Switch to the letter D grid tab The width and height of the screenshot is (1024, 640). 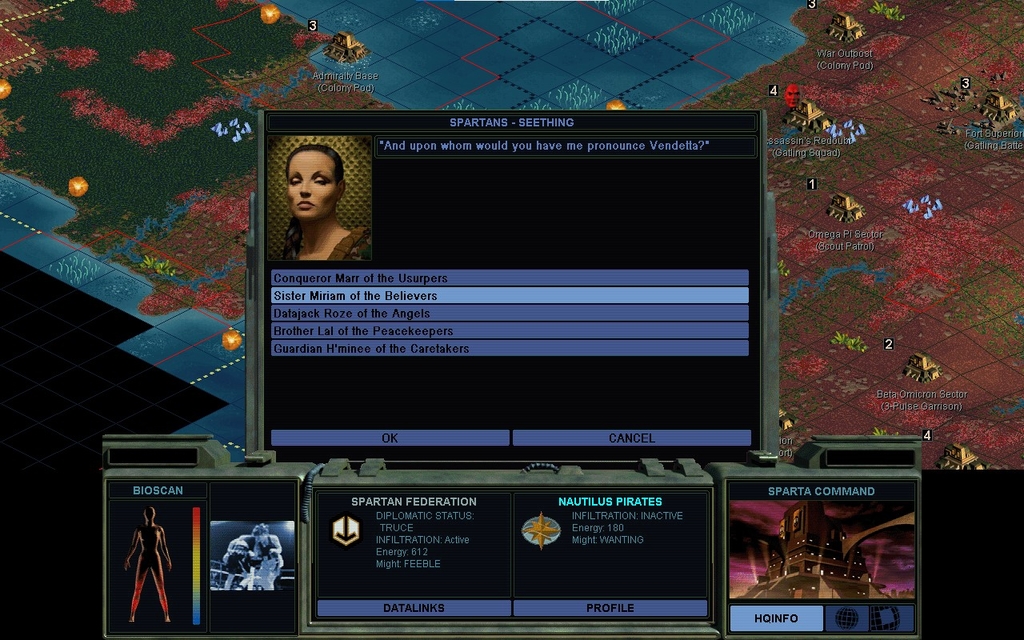coord(884,619)
